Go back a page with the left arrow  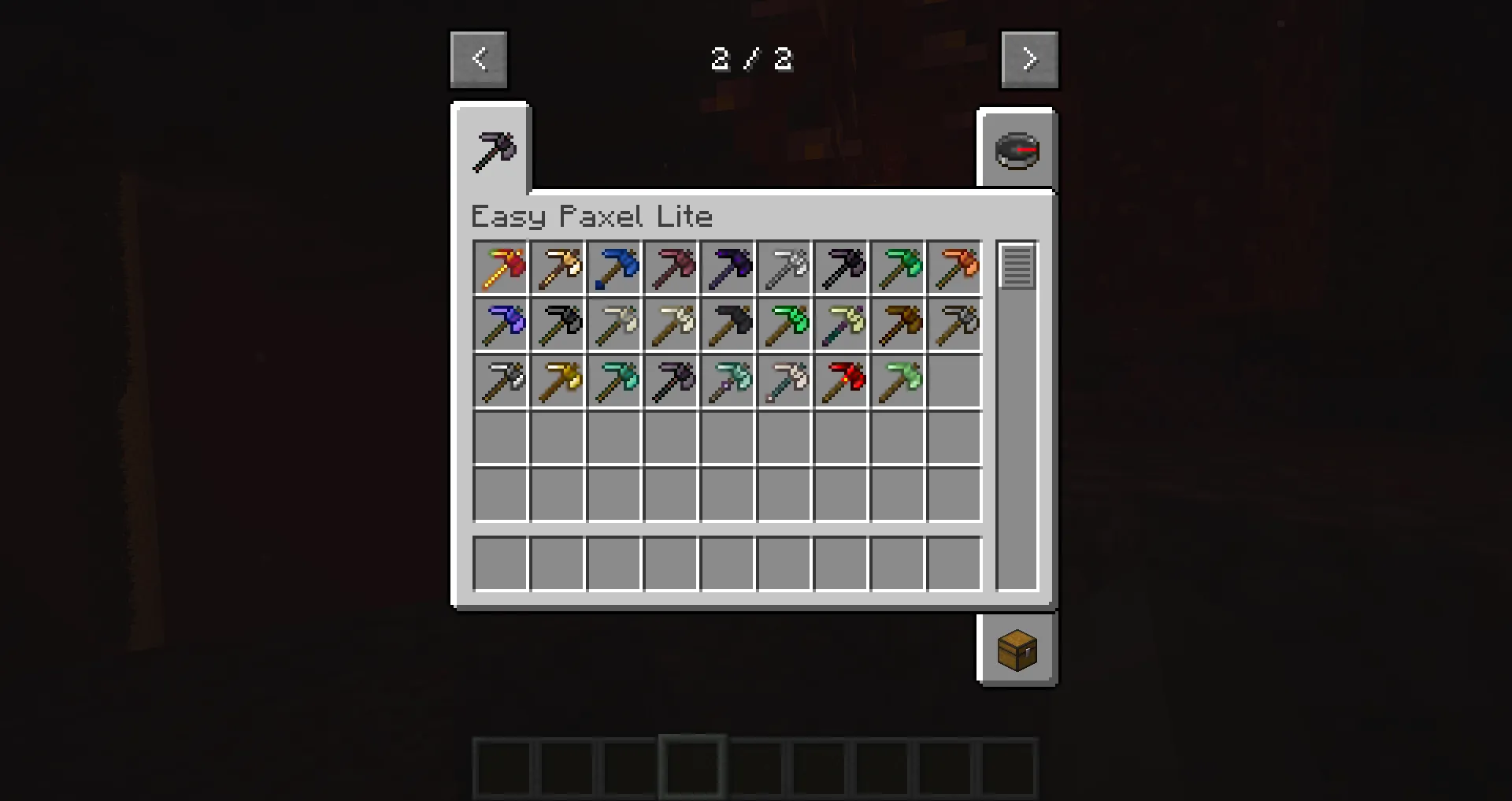pos(478,58)
